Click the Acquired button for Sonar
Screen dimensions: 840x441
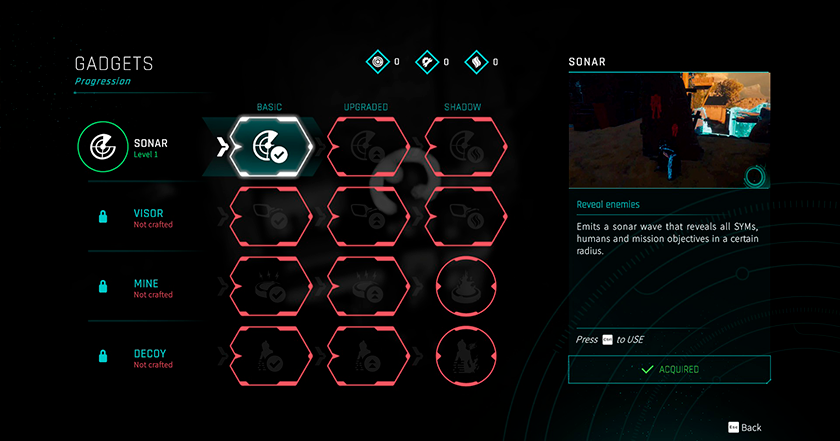(669, 369)
